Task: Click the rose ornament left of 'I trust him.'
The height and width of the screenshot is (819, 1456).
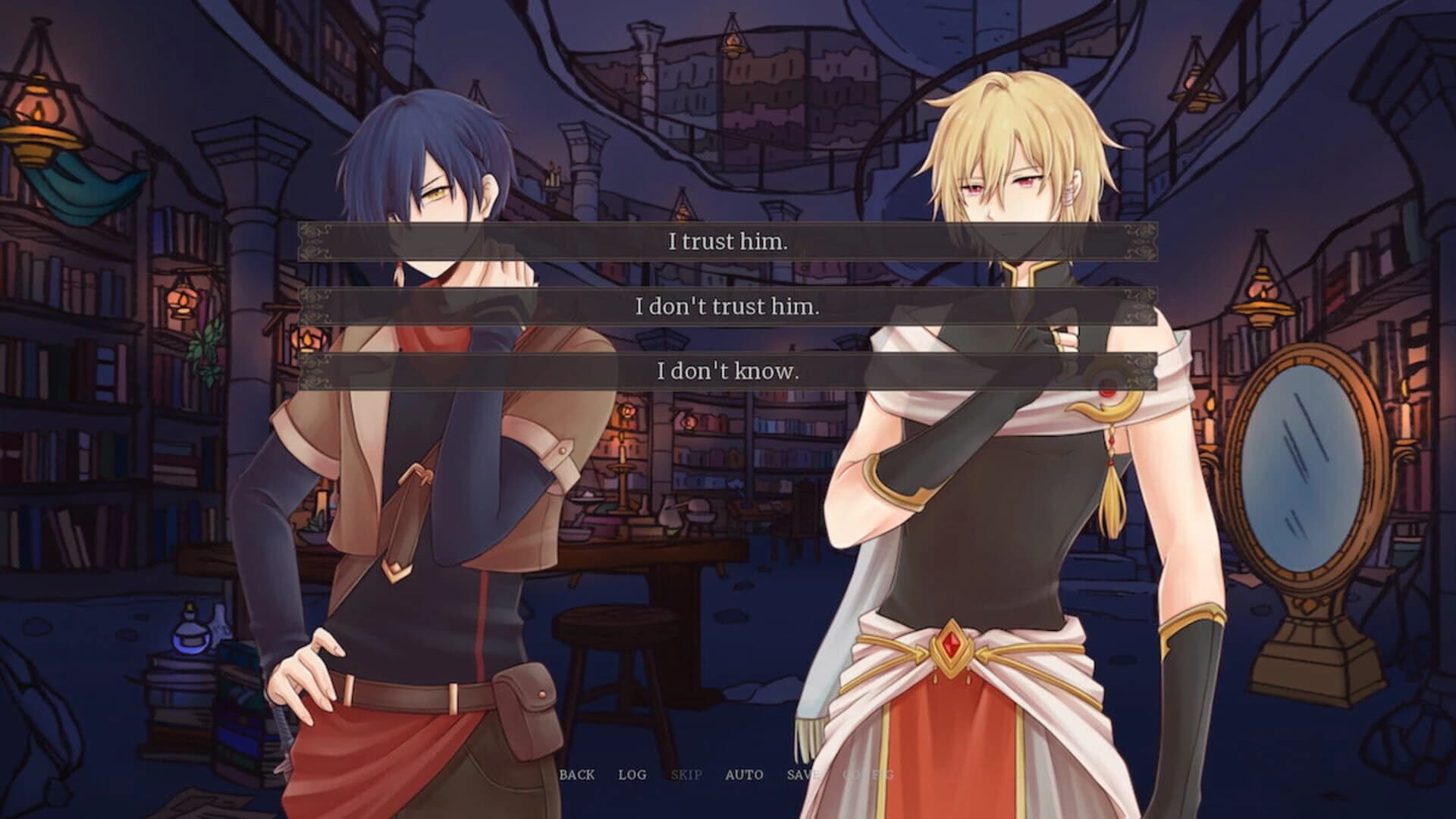Action: pyautogui.click(x=315, y=242)
